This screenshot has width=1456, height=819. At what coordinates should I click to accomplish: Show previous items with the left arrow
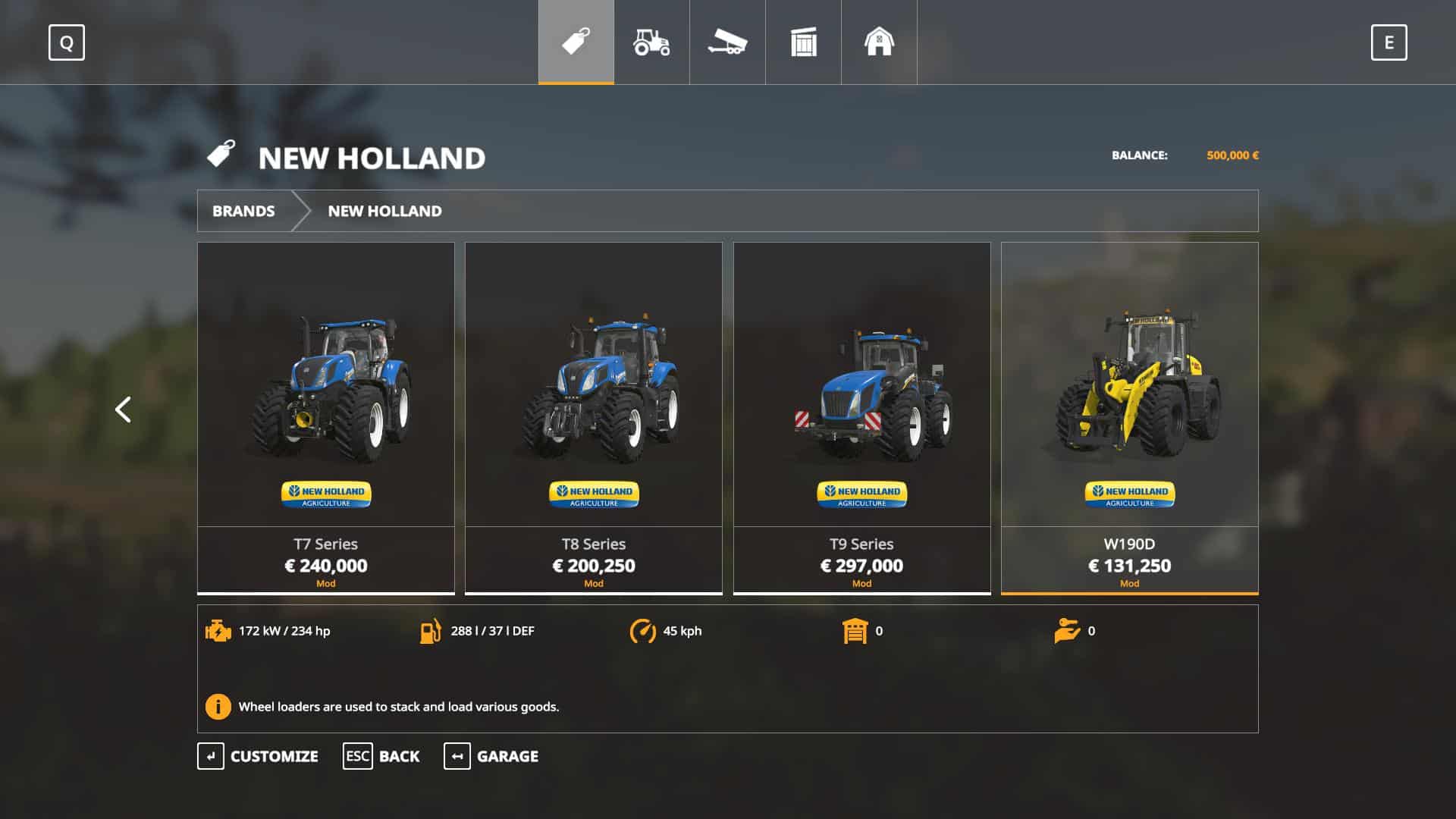tap(123, 409)
